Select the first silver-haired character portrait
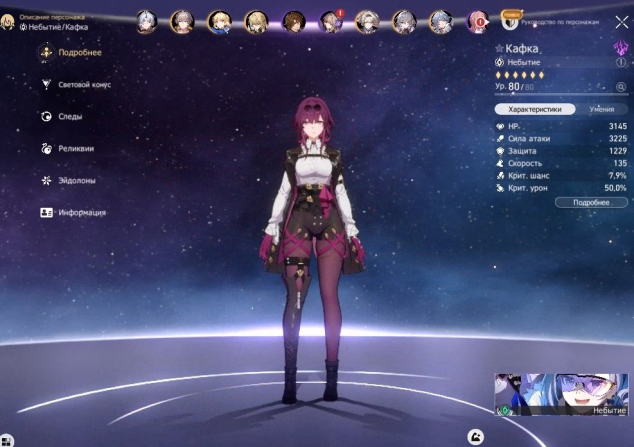The width and height of the screenshot is (634, 447). (x=145, y=21)
